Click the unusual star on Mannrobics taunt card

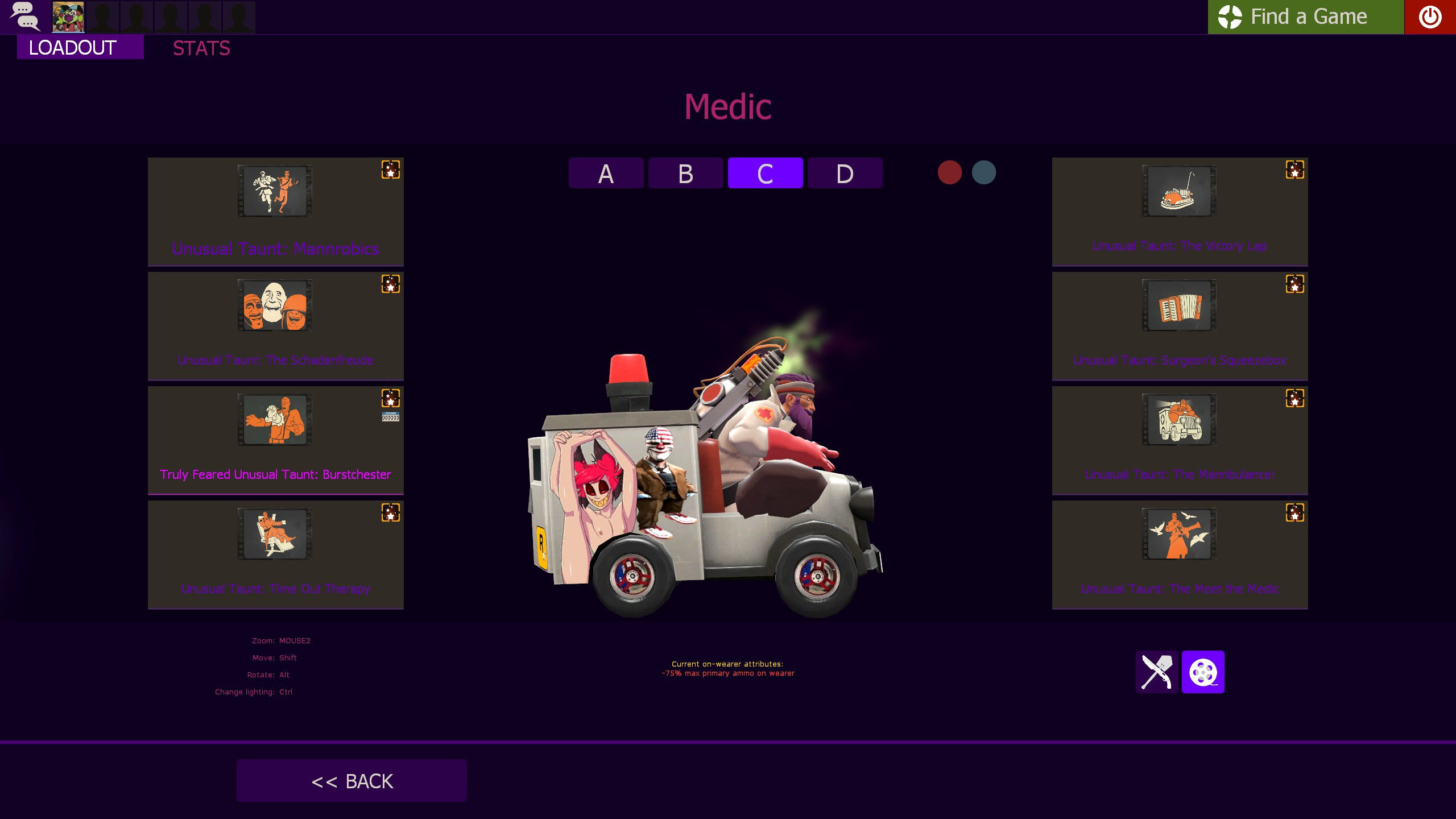click(x=391, y=169)
